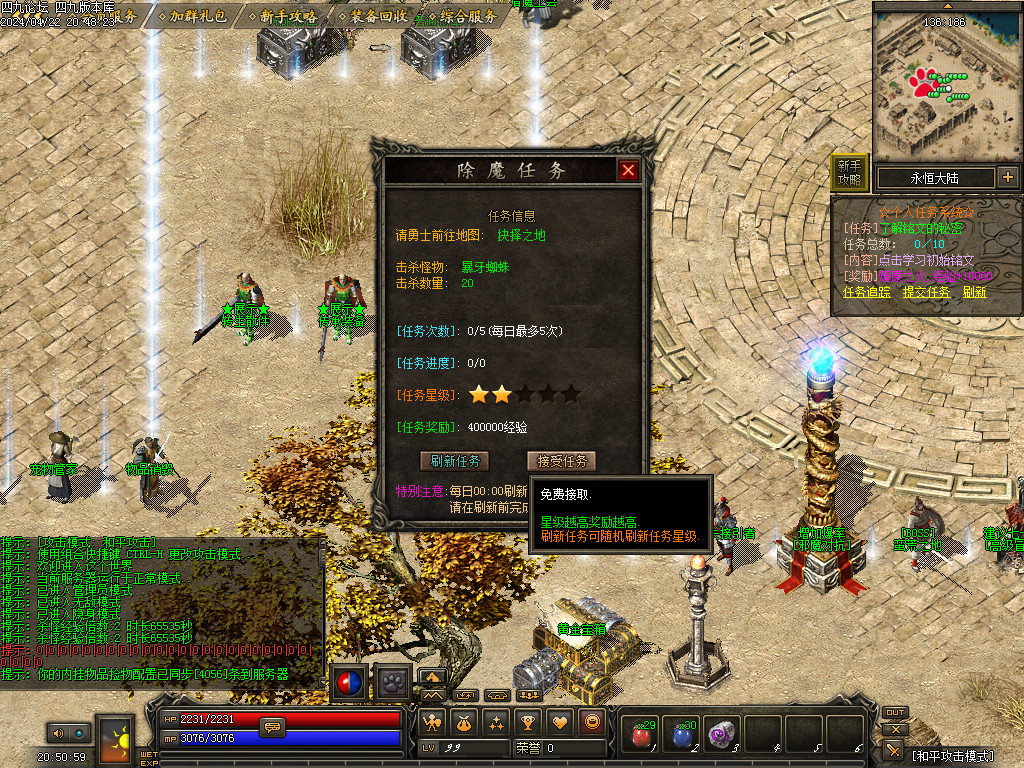Select the blue potion in hotbar slot 2
This screenshot has height=768, width=1024.
pos(682,735)
